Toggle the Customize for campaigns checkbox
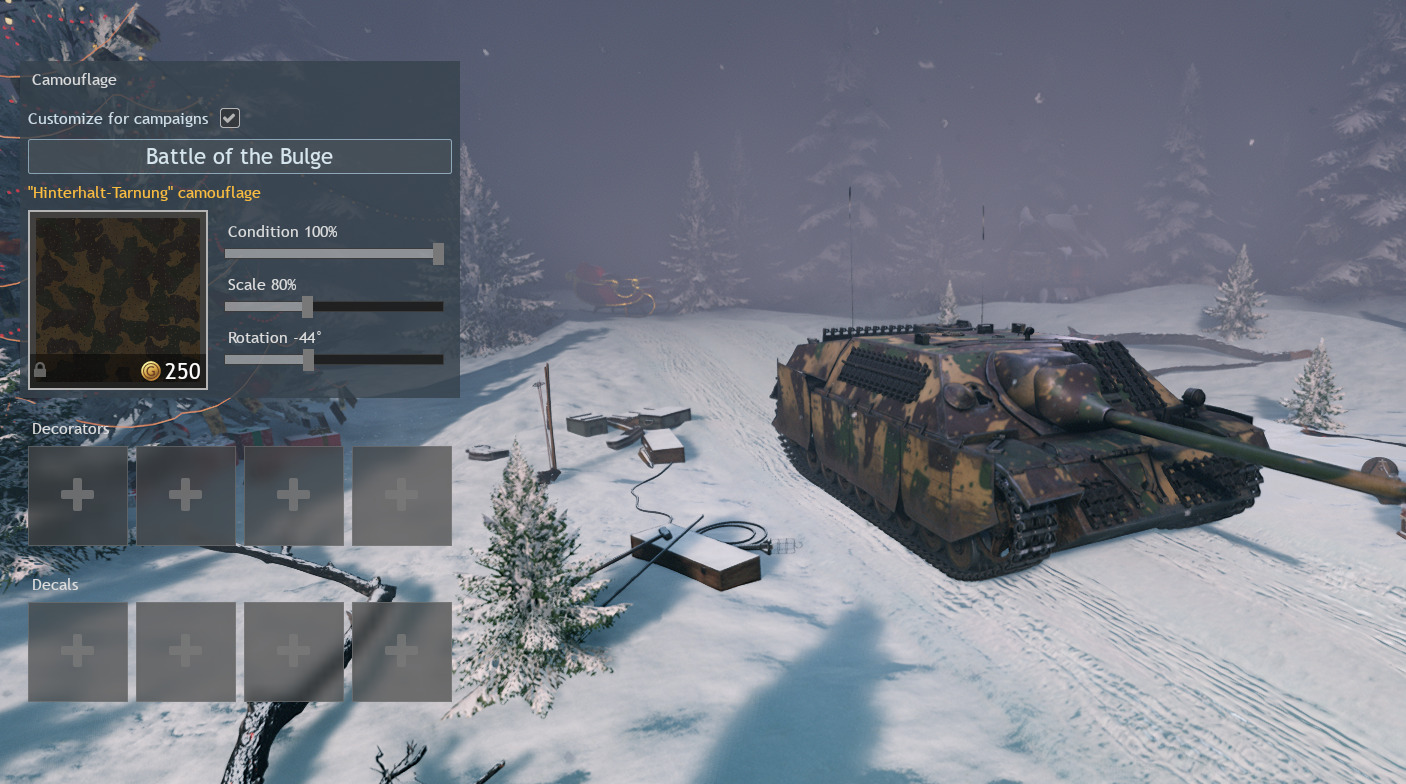The image size is (1406, 784). click(x=230, y=118)
